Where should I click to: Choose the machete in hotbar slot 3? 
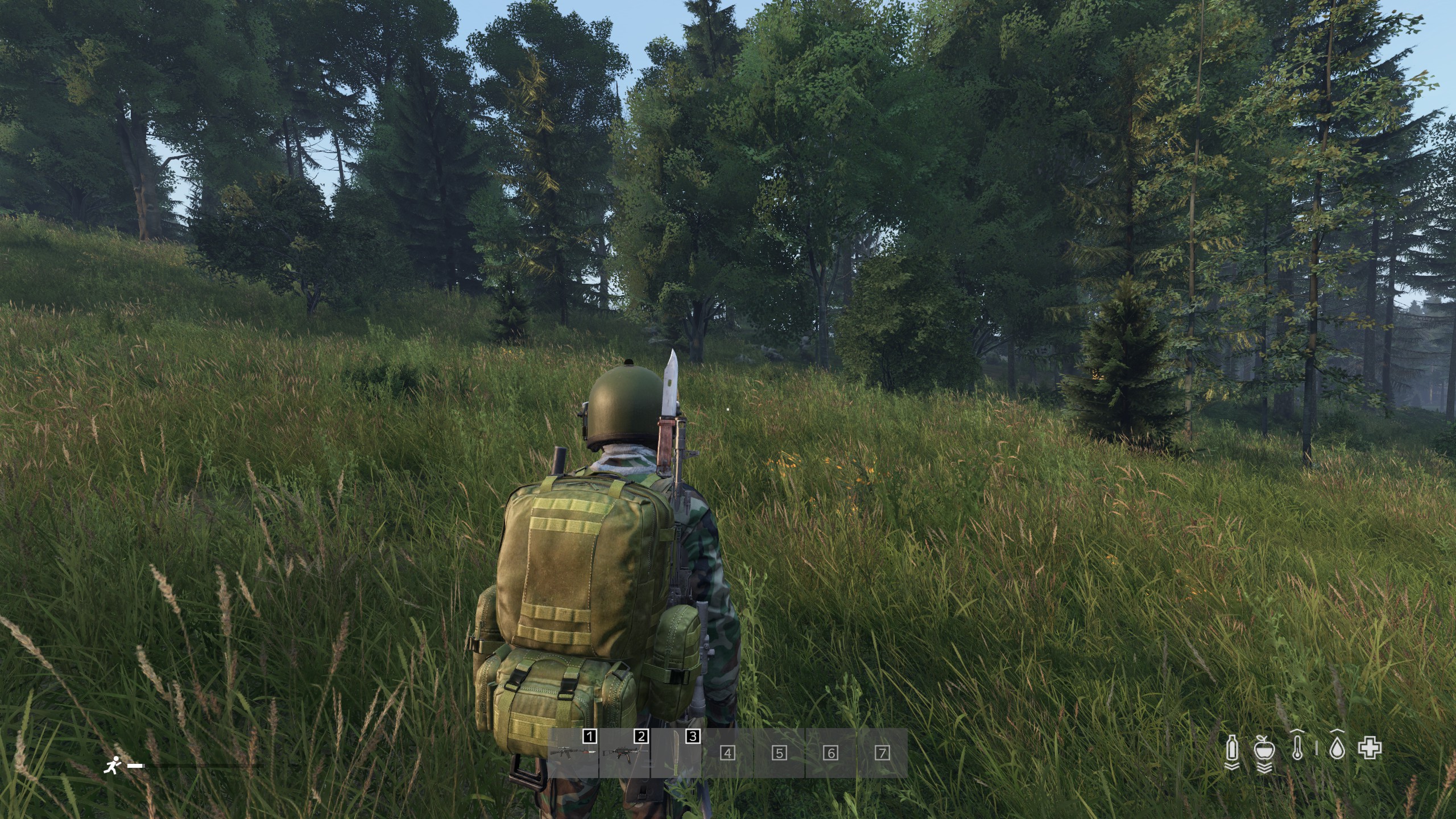pos(676,753)
